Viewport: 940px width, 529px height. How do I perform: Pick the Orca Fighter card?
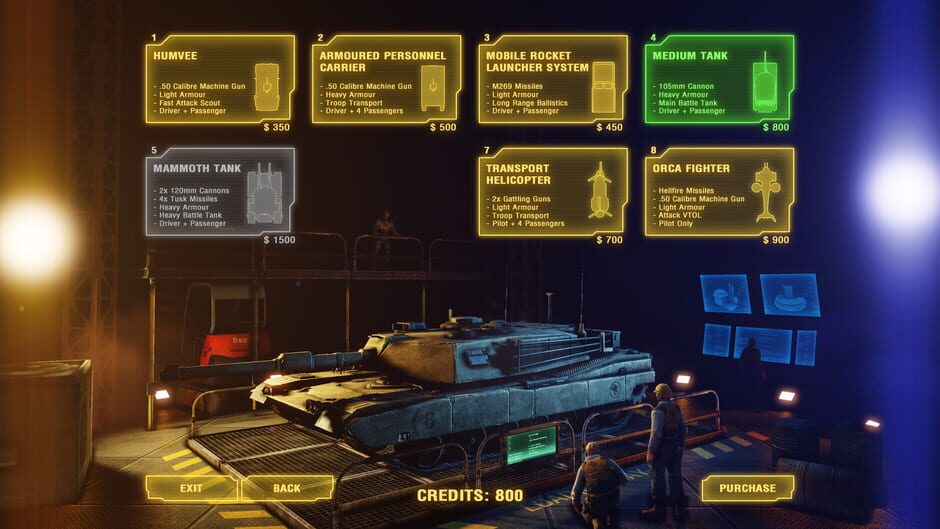[x=719, y=192]
